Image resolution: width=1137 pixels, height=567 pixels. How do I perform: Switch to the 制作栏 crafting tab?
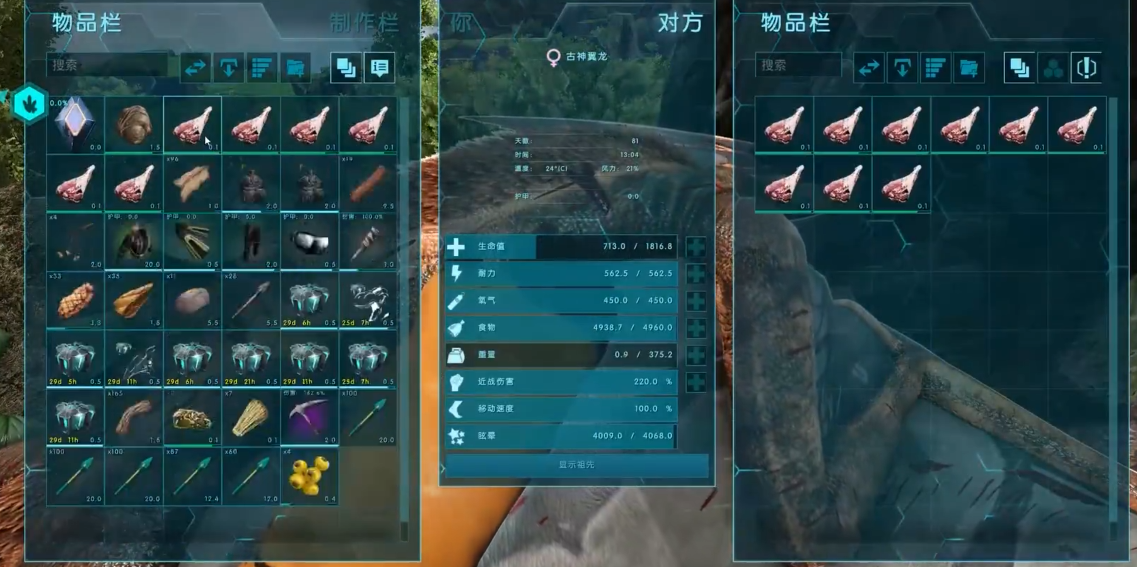[364, 23]
